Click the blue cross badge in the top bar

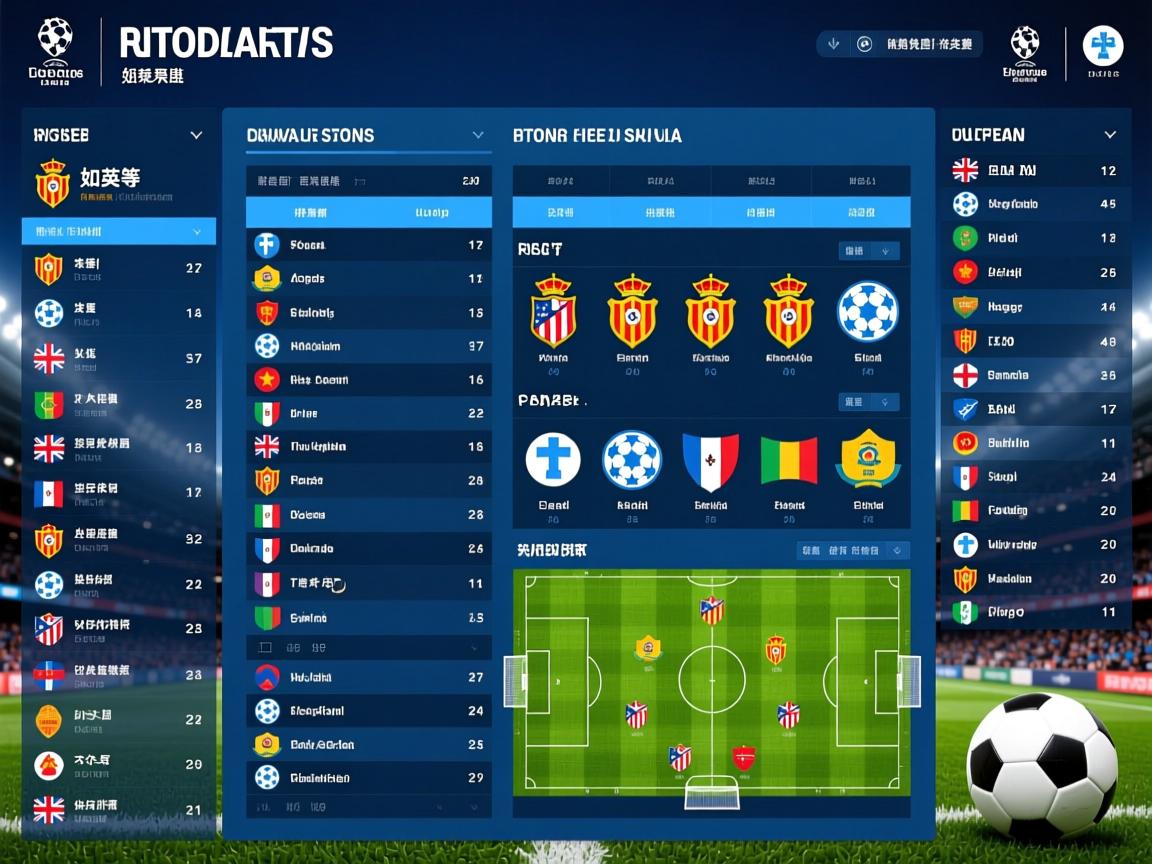click(x=1103, y=46)
